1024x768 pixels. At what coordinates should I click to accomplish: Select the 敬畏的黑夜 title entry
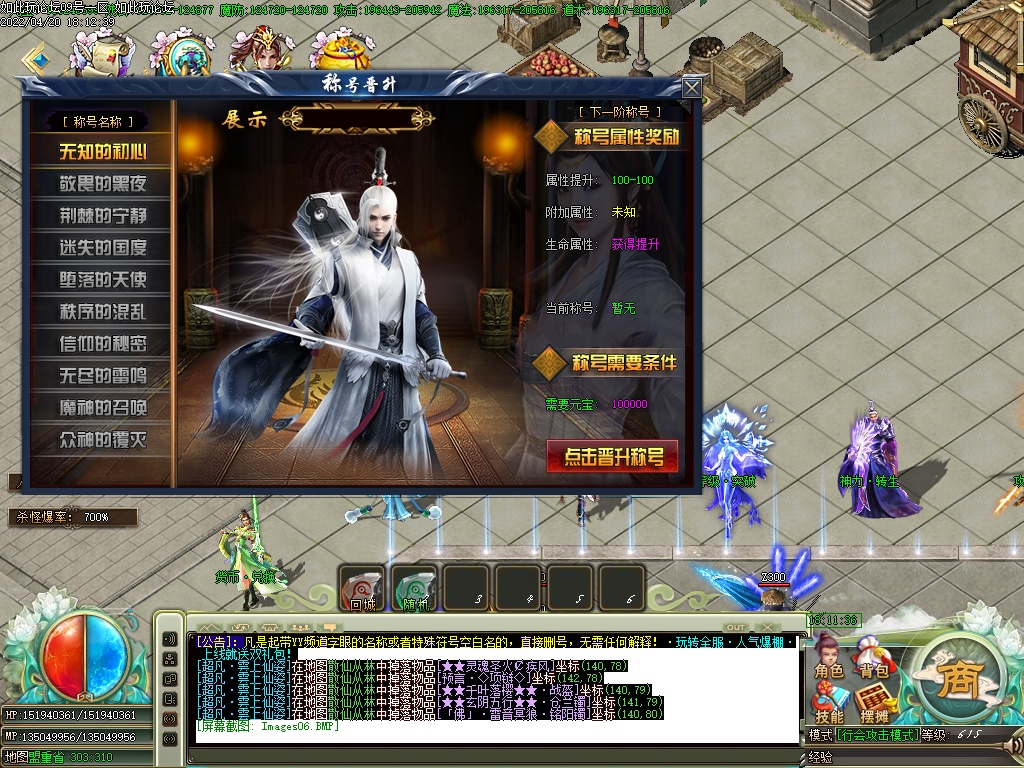click(102, 184)
